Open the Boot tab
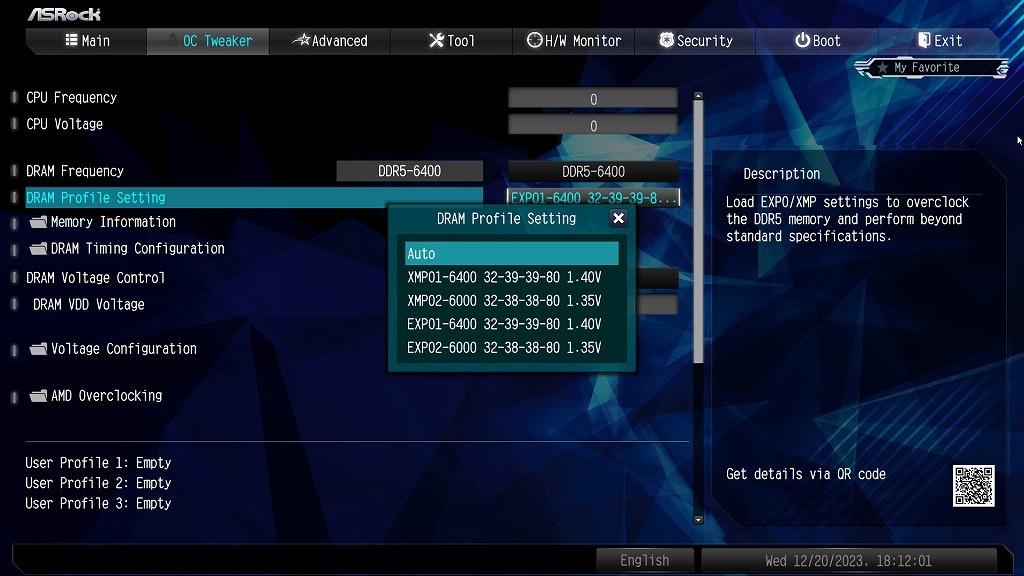This screenshot has width=1024, height=576. tap(817, 41)
